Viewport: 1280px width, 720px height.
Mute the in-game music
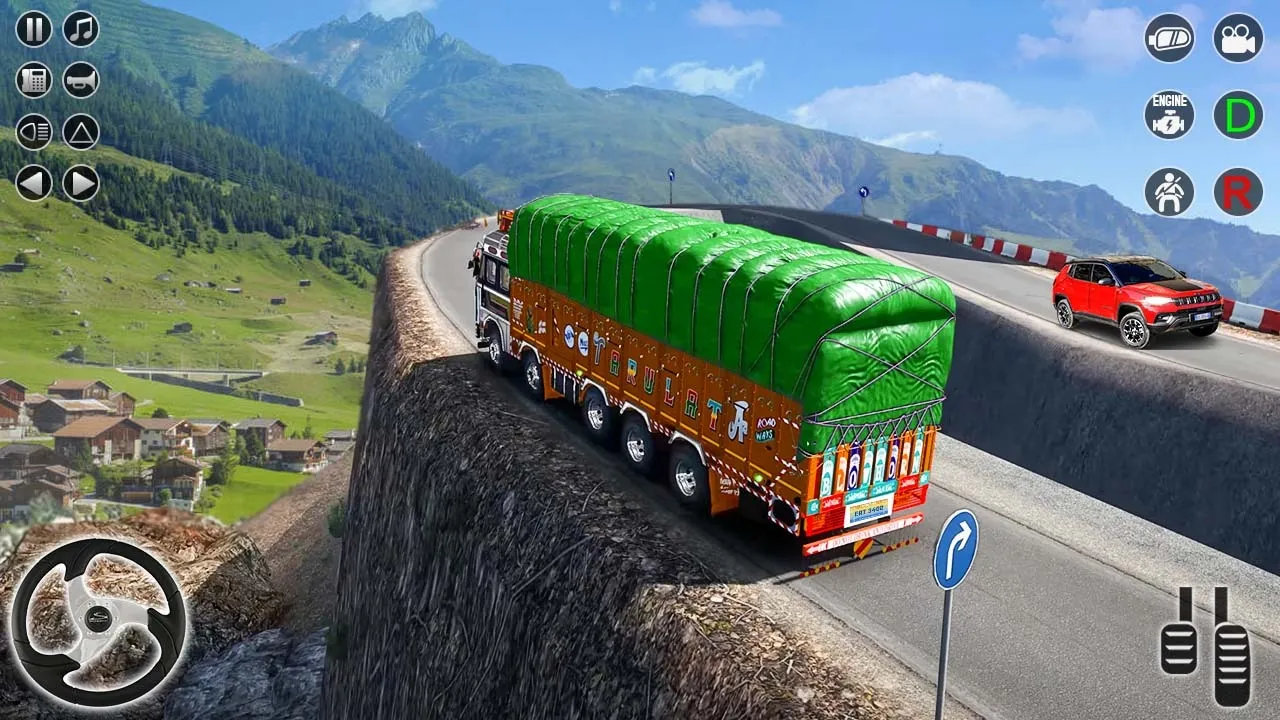80,29
